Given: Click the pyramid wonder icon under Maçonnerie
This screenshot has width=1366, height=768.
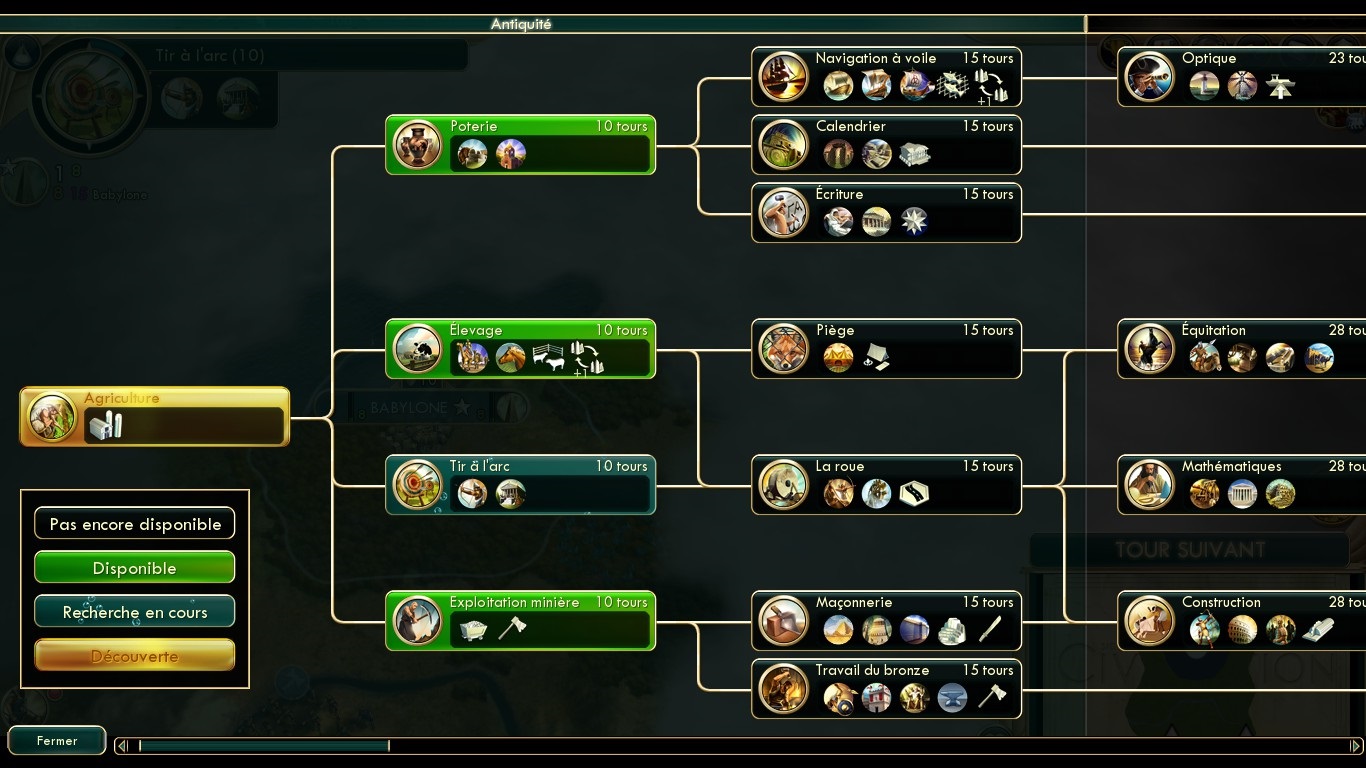Looking at the screenshot, I should [838, 631].
